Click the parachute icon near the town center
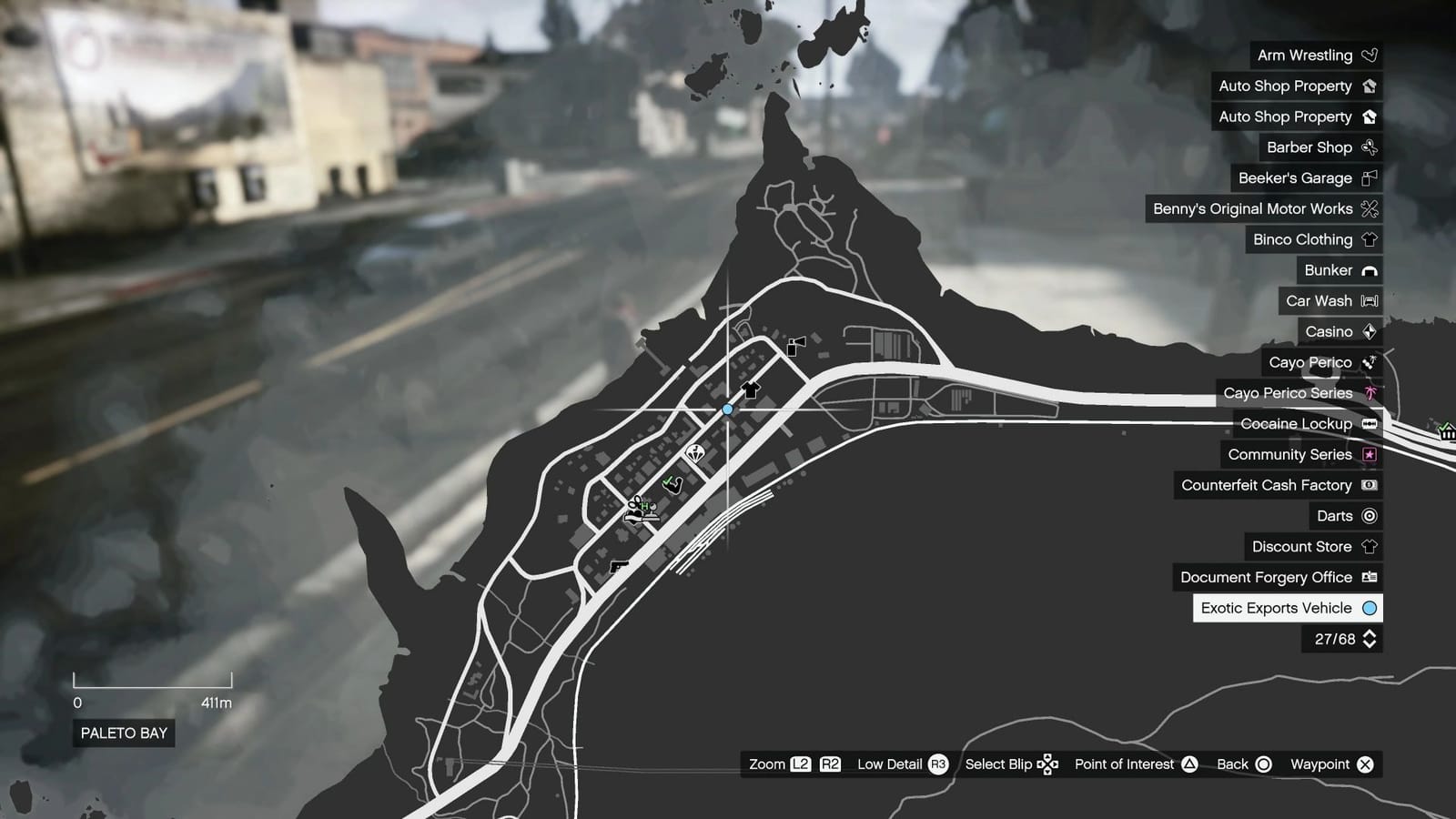The image size is (1456, 819). (x=695, y=452)
